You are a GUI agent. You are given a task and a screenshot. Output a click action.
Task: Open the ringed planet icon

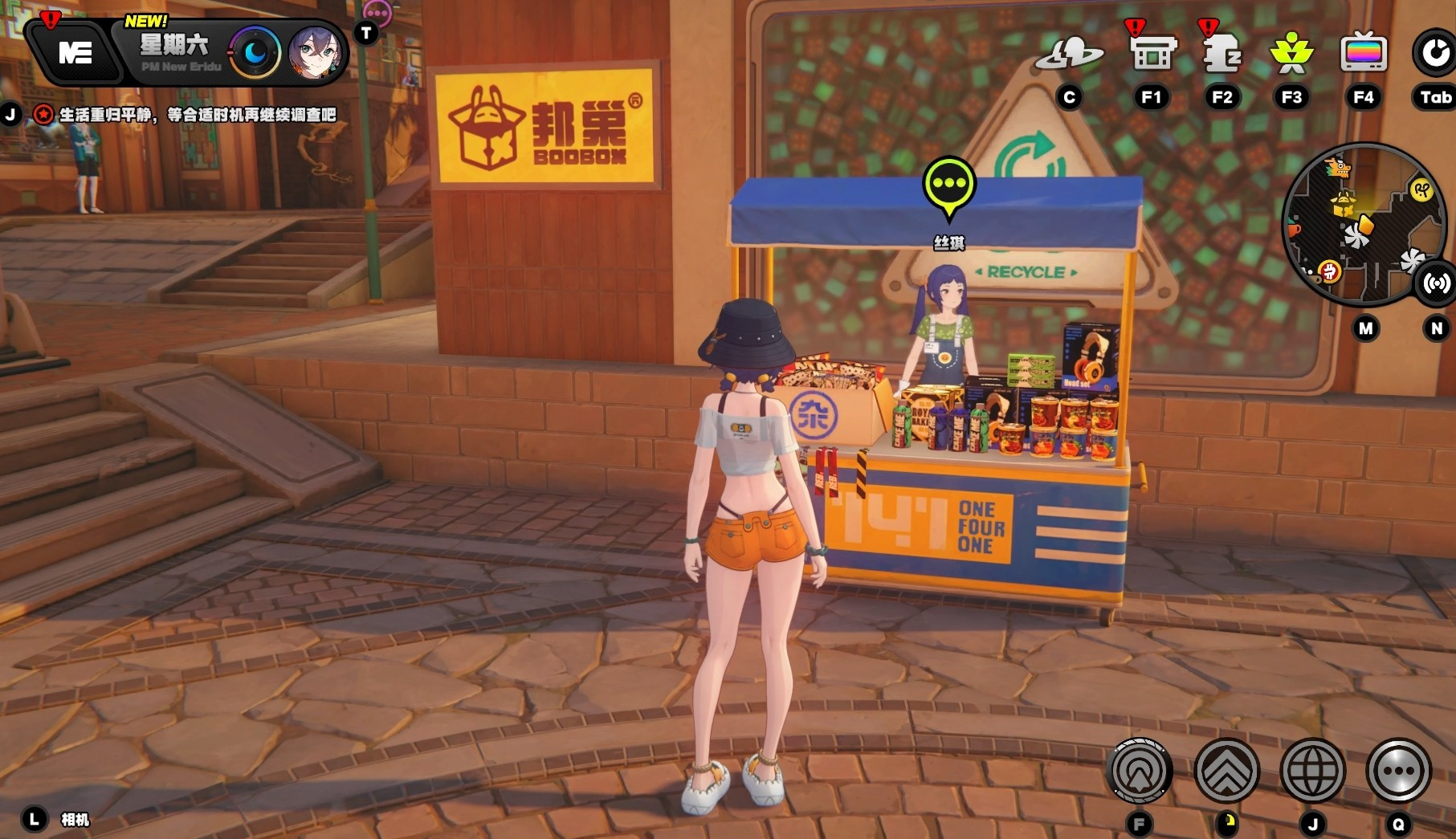[1069, 55]
